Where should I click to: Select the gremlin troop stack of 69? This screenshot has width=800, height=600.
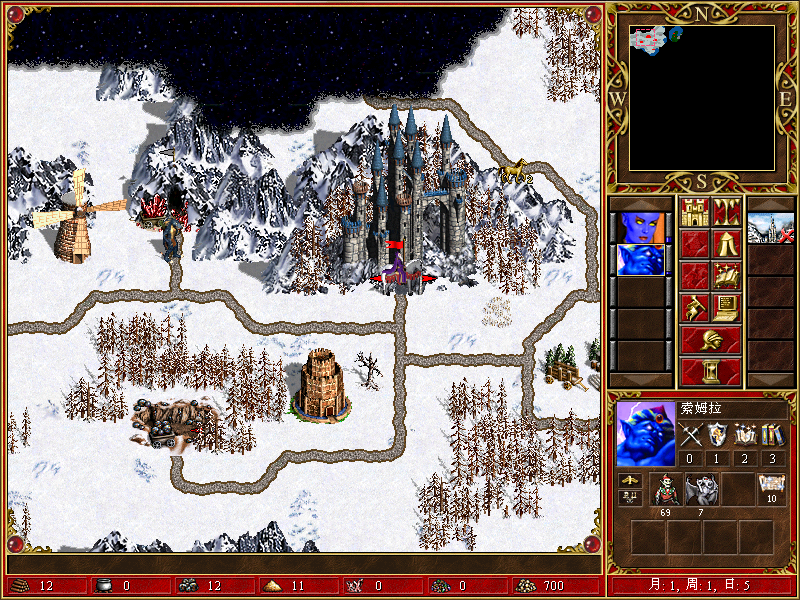click(x=666, y=488)
